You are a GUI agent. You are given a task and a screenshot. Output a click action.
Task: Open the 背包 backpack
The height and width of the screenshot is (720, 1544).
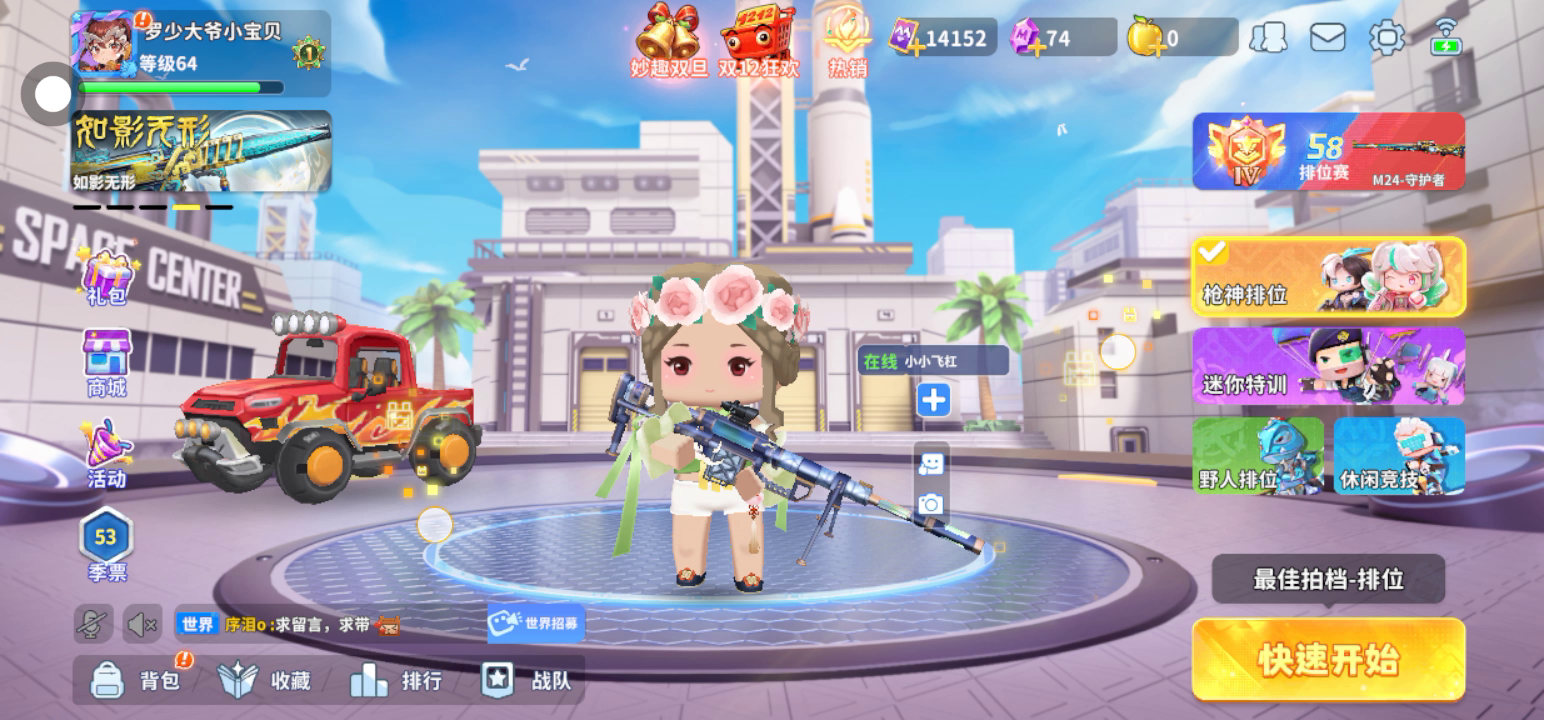136,681
